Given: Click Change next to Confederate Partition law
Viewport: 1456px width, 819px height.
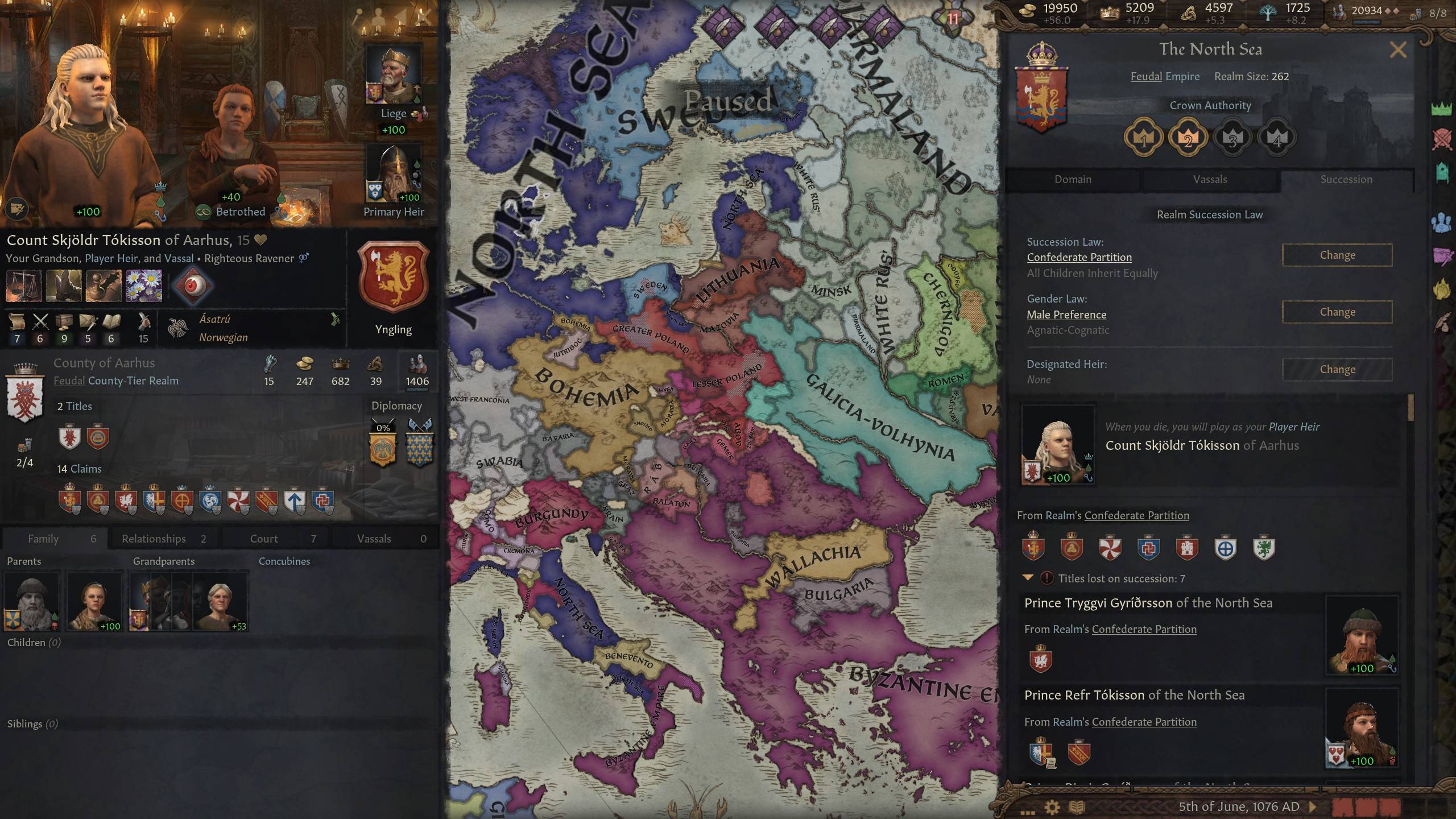Looking at the screenshot, I should click(1337, 255).
